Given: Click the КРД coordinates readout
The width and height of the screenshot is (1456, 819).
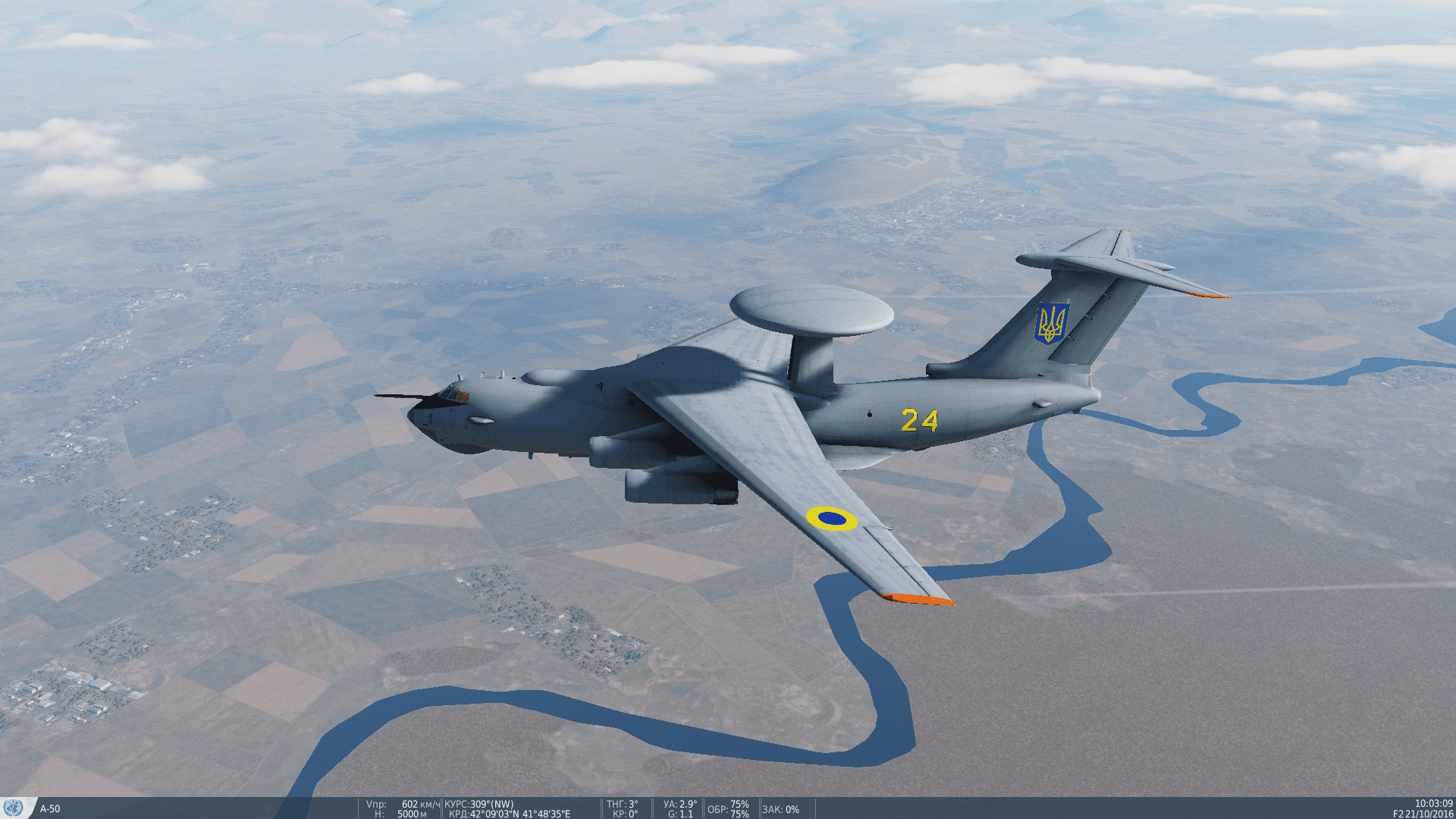Looking at the screenshot, I should coord(508,812).
